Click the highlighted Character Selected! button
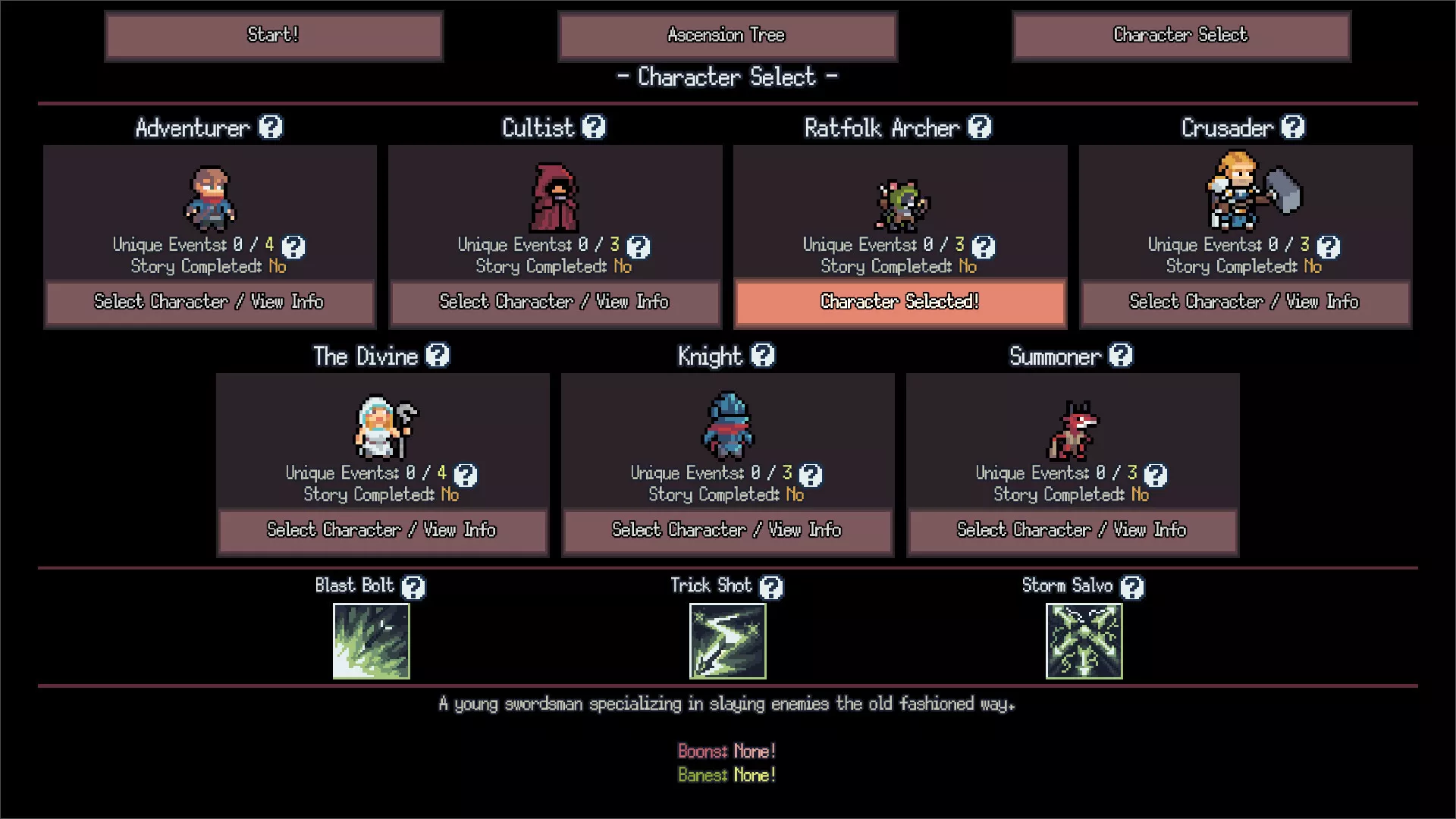This screenshot has width=1456, height=819. coord(900,302)
